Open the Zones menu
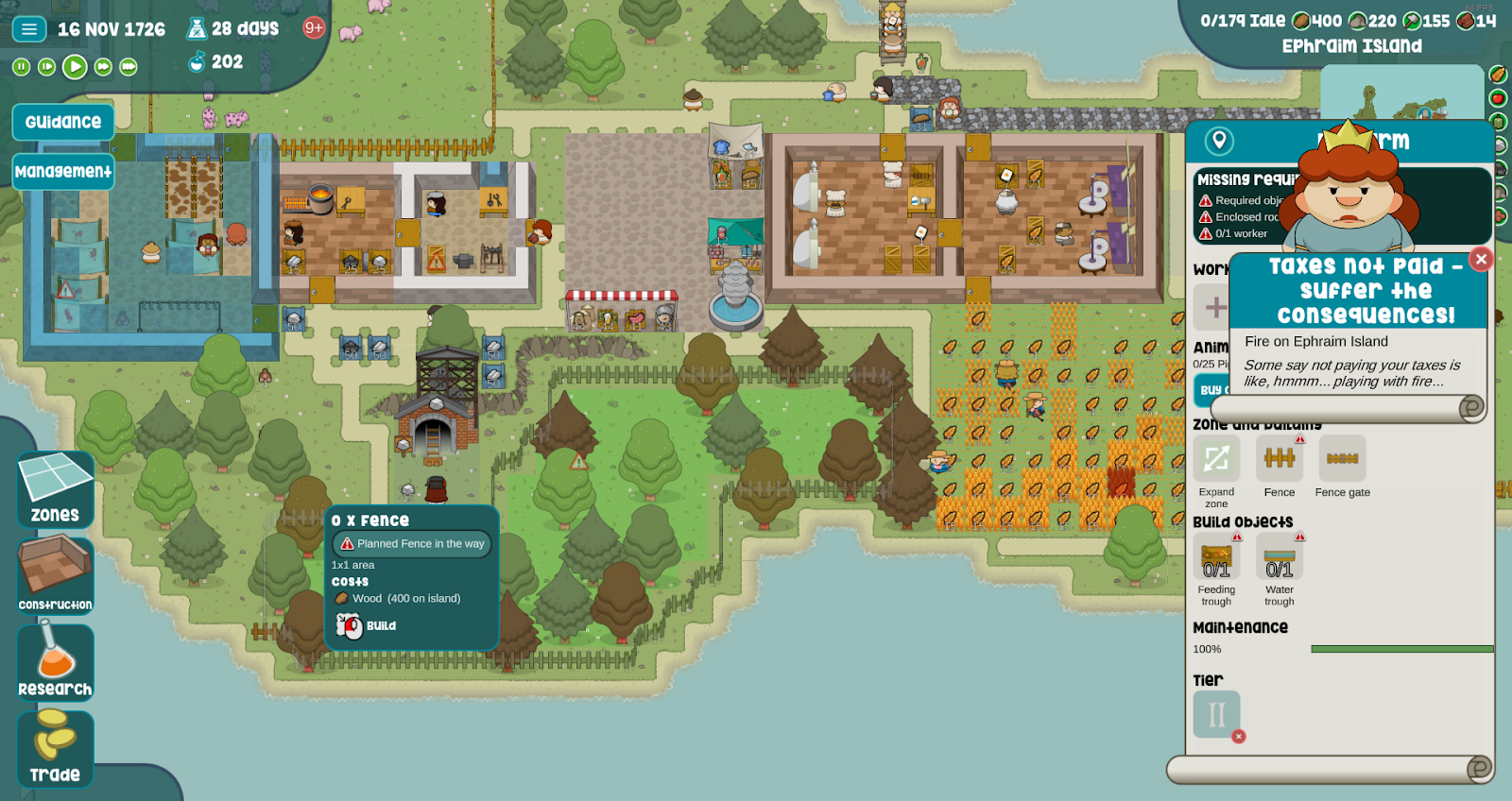The width and height of the screenshot is (1512, 801). pos(55,489)
